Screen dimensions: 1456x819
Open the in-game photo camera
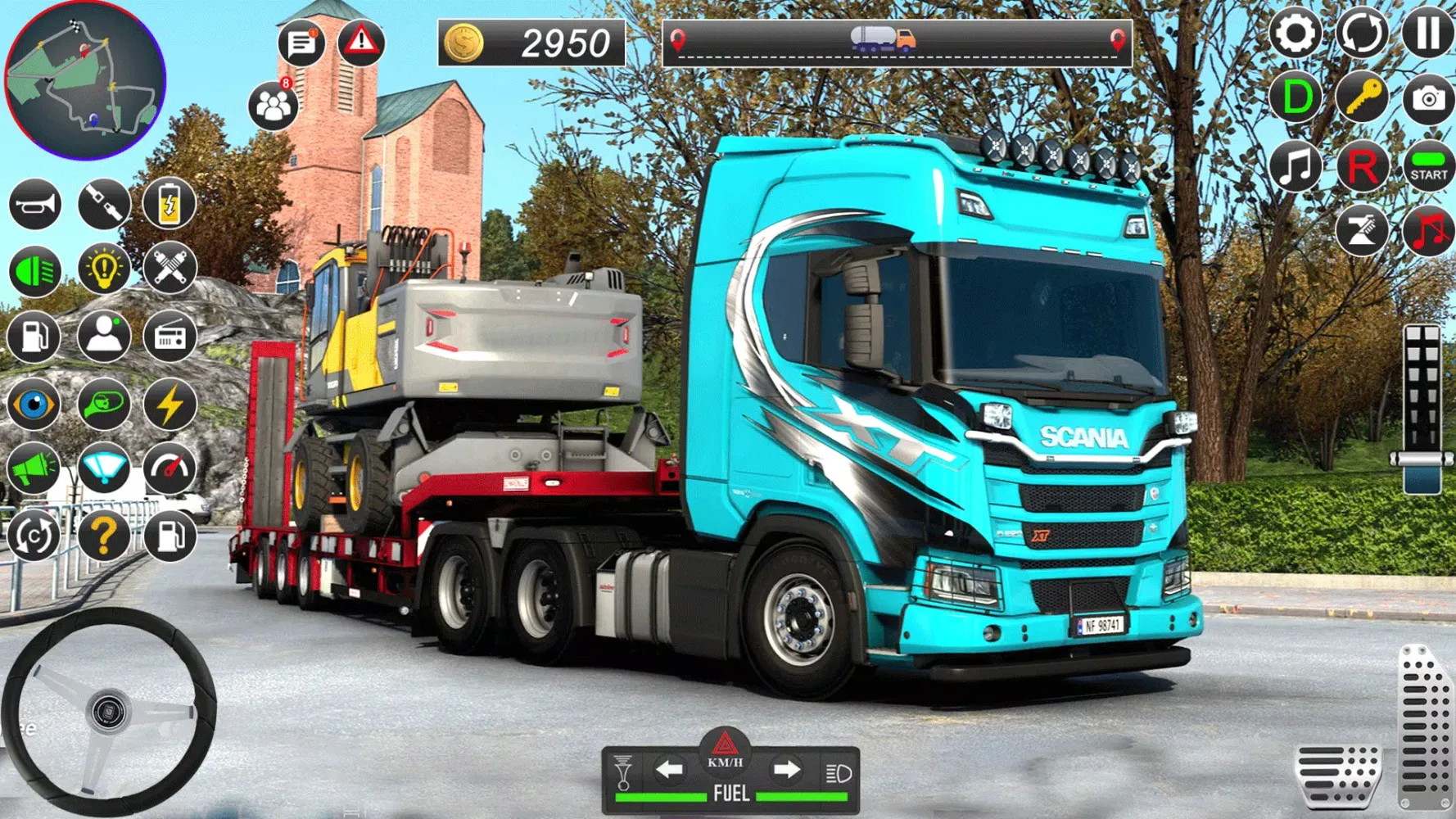(1427, 97)
